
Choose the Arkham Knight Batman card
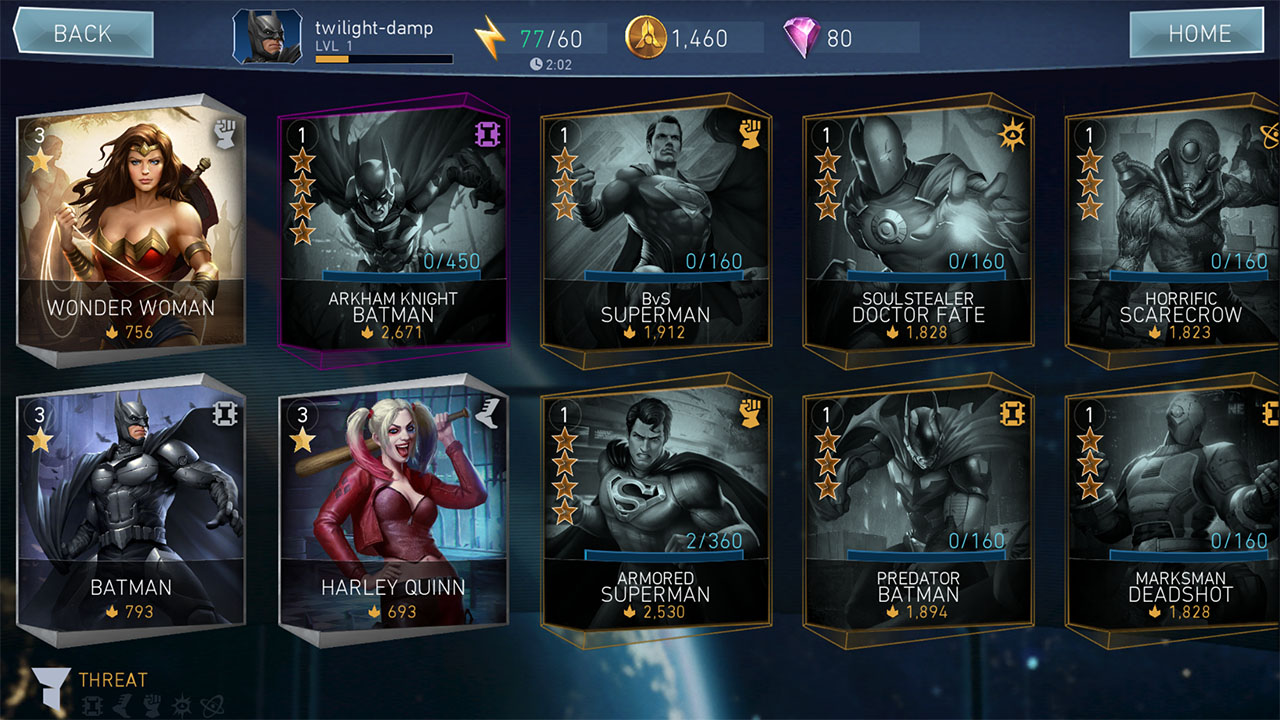pyautogui.click(x=393, y=230)
